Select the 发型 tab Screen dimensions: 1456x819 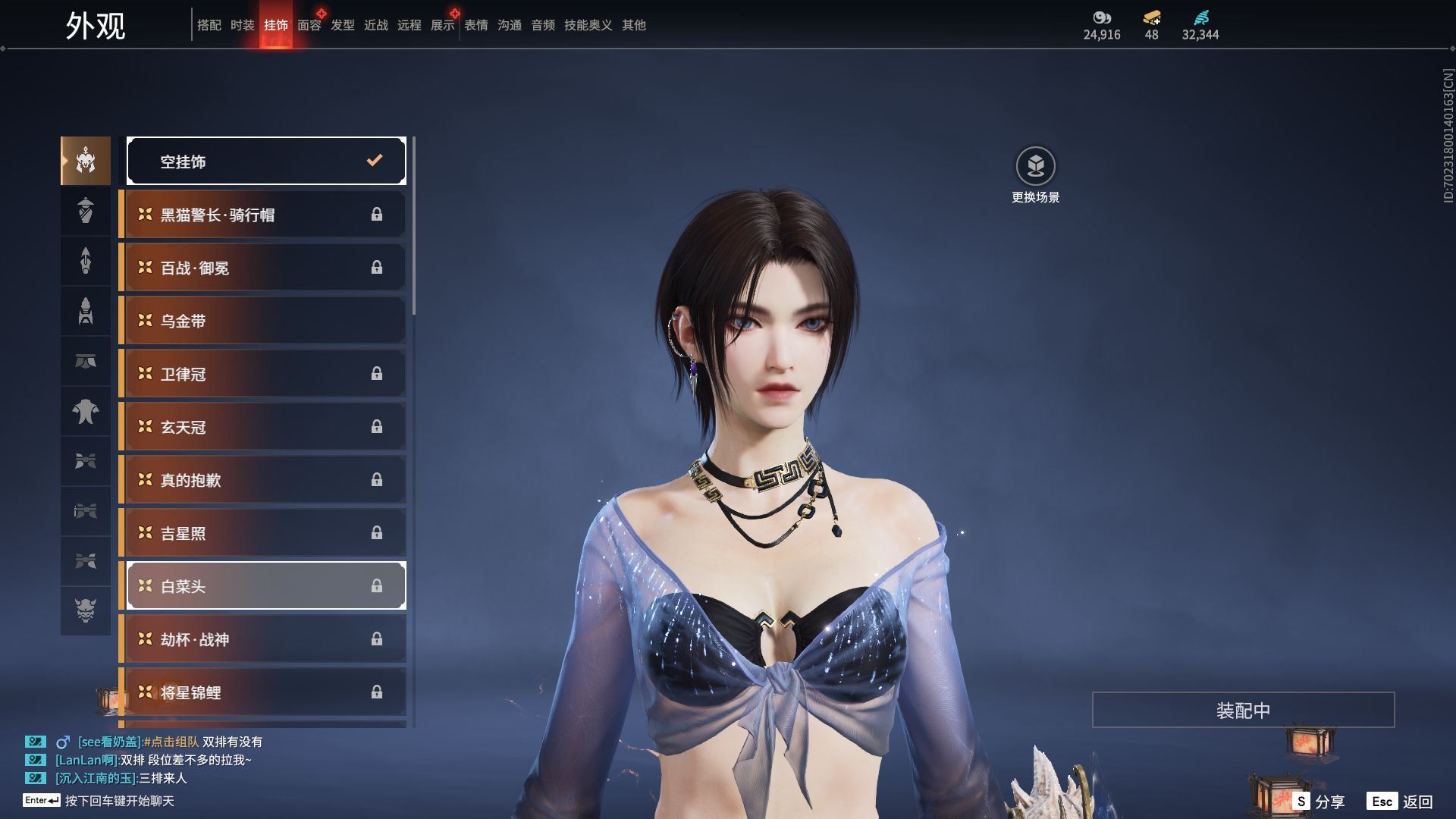coord(342,25)
